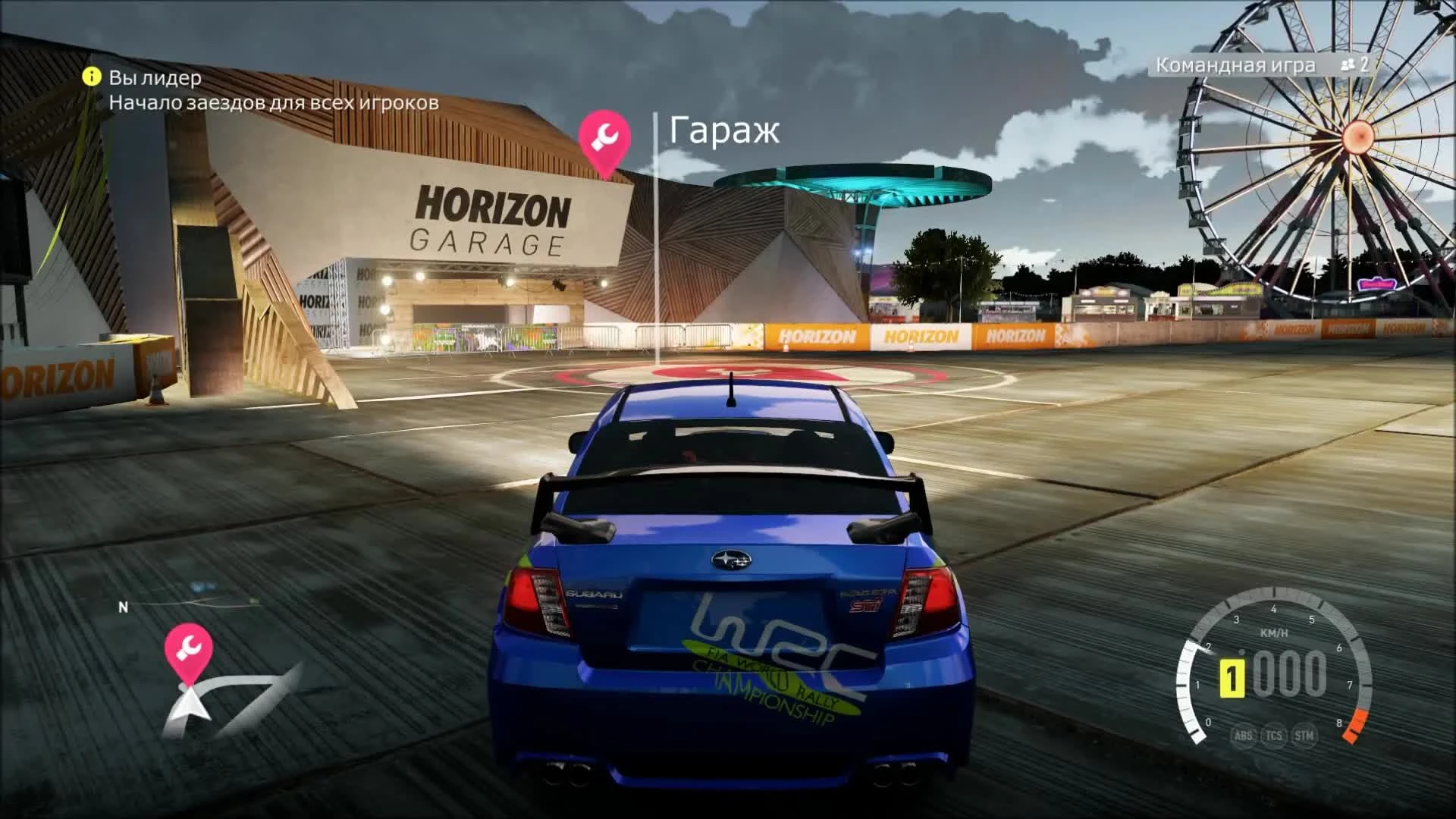Screen dimensions: 1456x819
Task: Toggle the STM indicator on the dashboard
Action: [1304, 736]
